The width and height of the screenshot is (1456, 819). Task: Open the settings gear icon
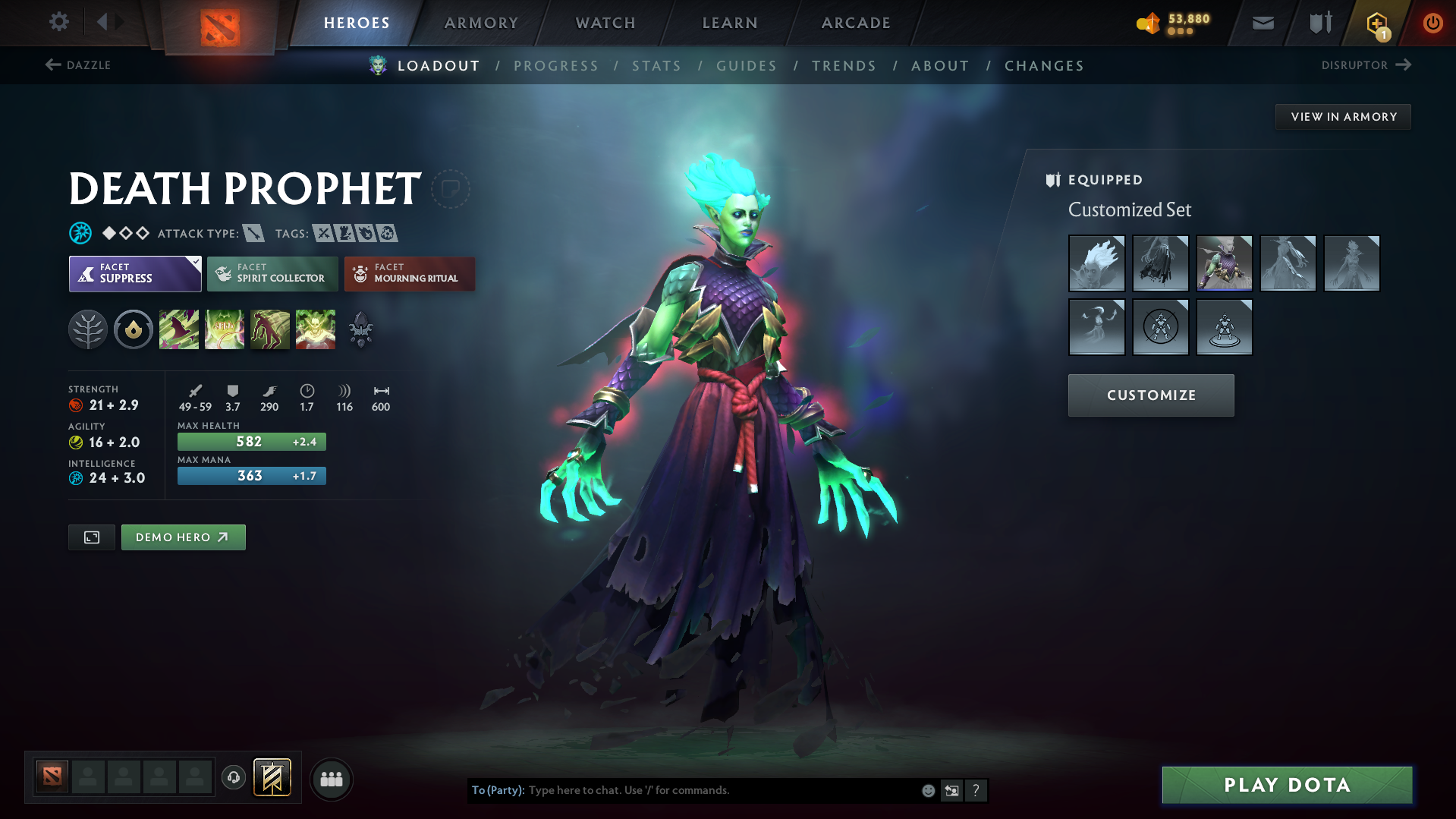point(58,22)
